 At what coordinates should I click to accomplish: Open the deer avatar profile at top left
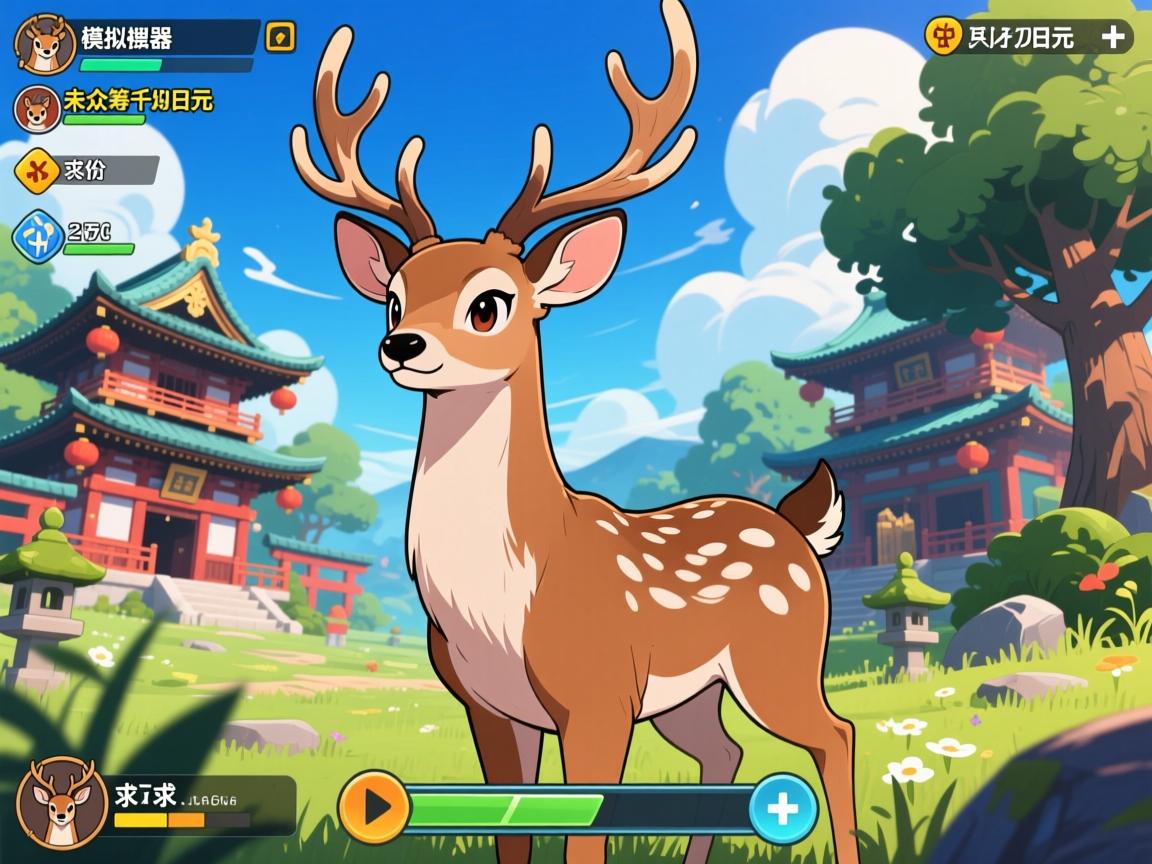pyautogui.click(x=45, y=44)
